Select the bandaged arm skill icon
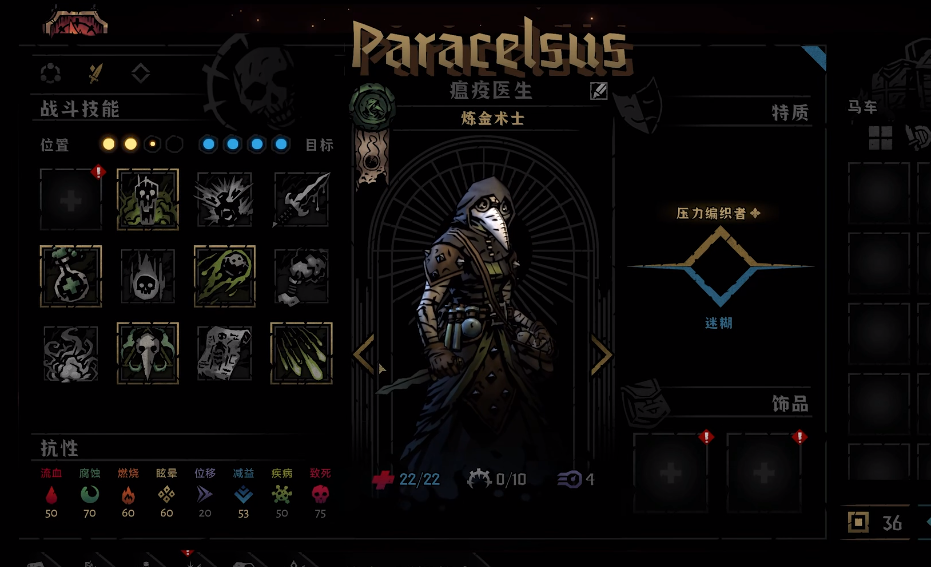Screen dimensions: 931x567 [x=301, y=276]
